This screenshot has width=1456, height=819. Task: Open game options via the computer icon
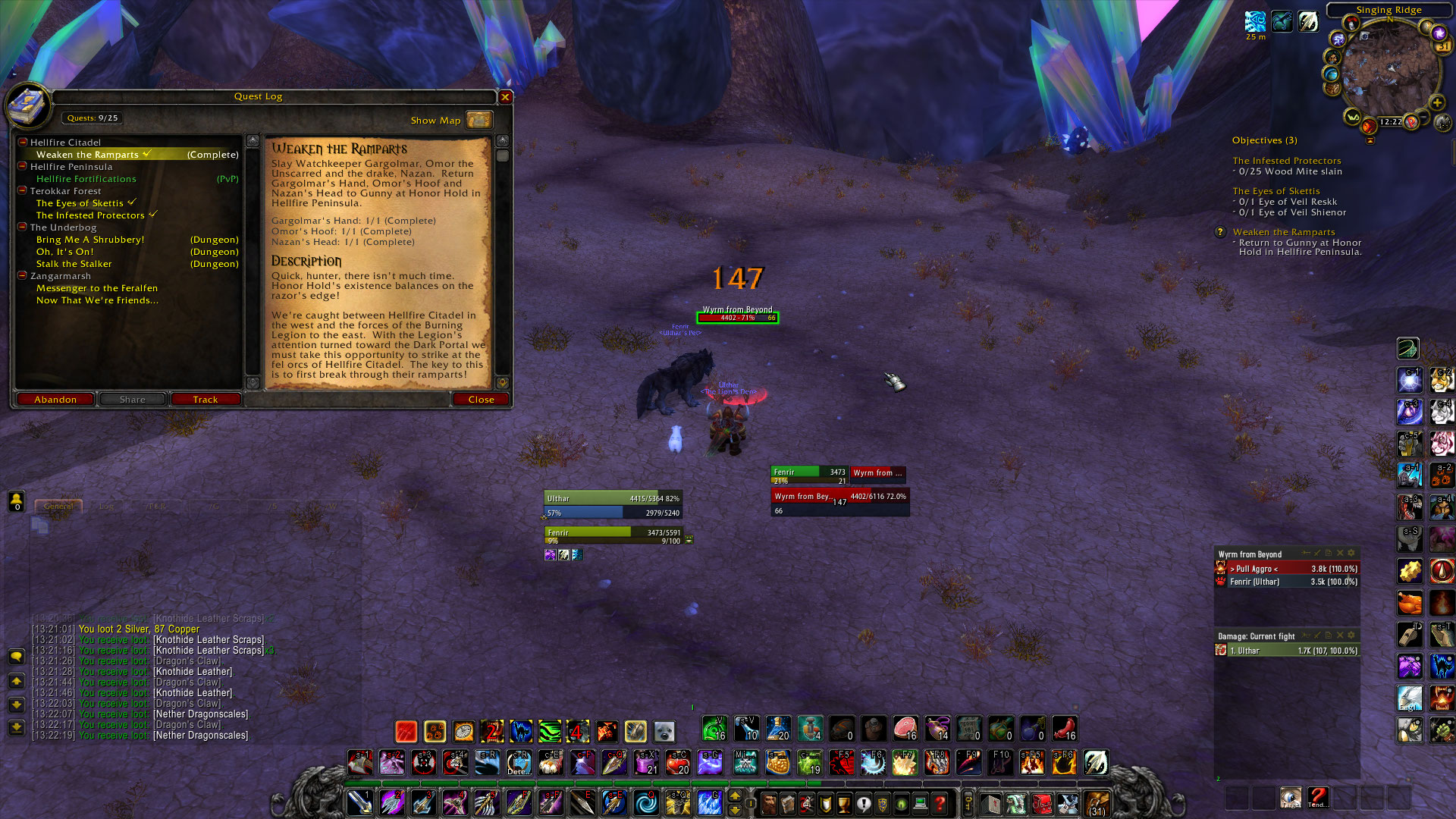click(920, 802)
